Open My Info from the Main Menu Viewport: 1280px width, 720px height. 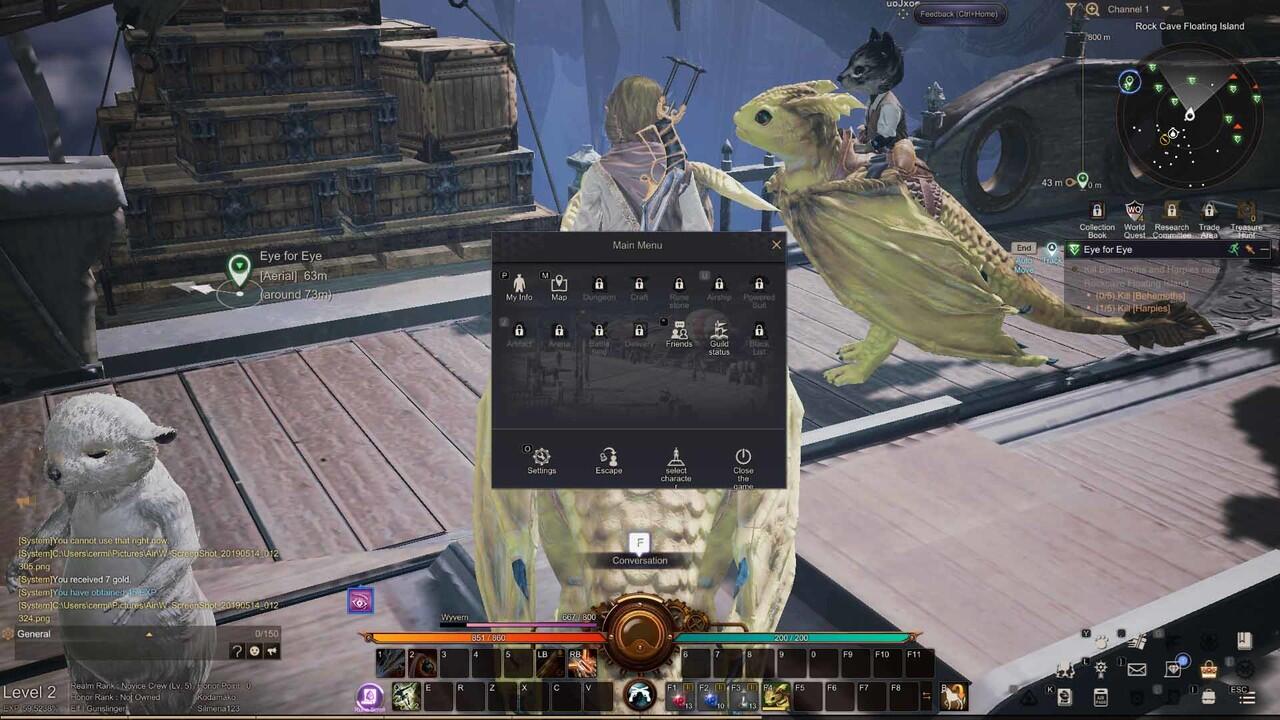(519, 286)
